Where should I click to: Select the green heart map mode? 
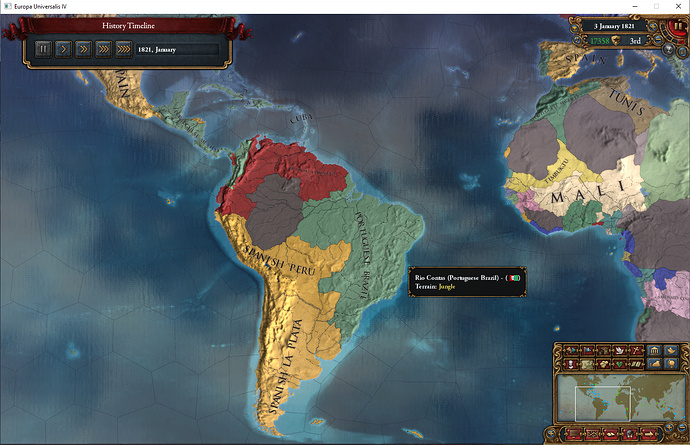(x=619, y=364)
